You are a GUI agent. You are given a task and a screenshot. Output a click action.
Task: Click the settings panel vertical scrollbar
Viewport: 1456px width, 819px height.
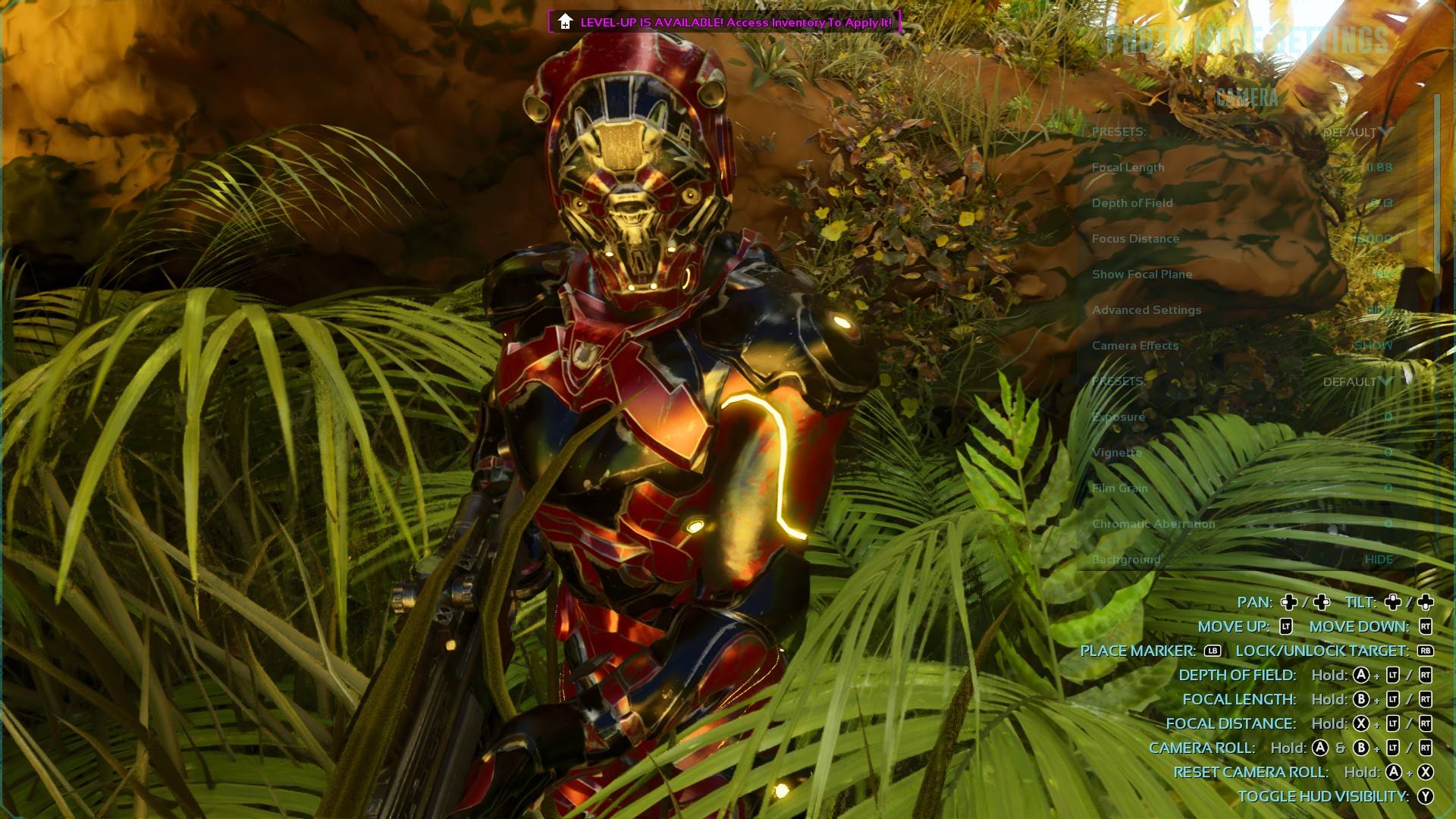[x=1436, y=182]
